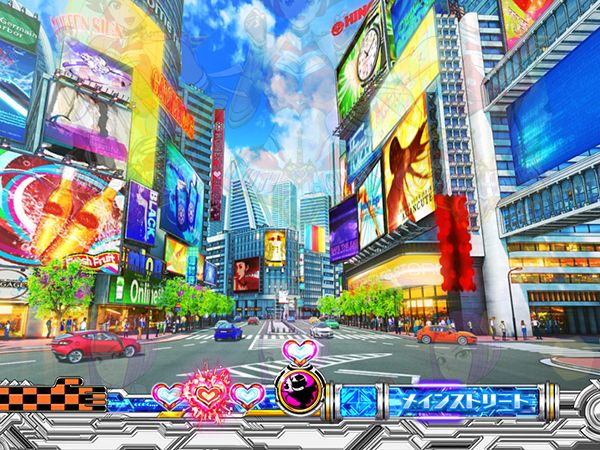Click the glowing pink burst heart
This screenshot has width=600, height=450.
click(x=208, y=393)
